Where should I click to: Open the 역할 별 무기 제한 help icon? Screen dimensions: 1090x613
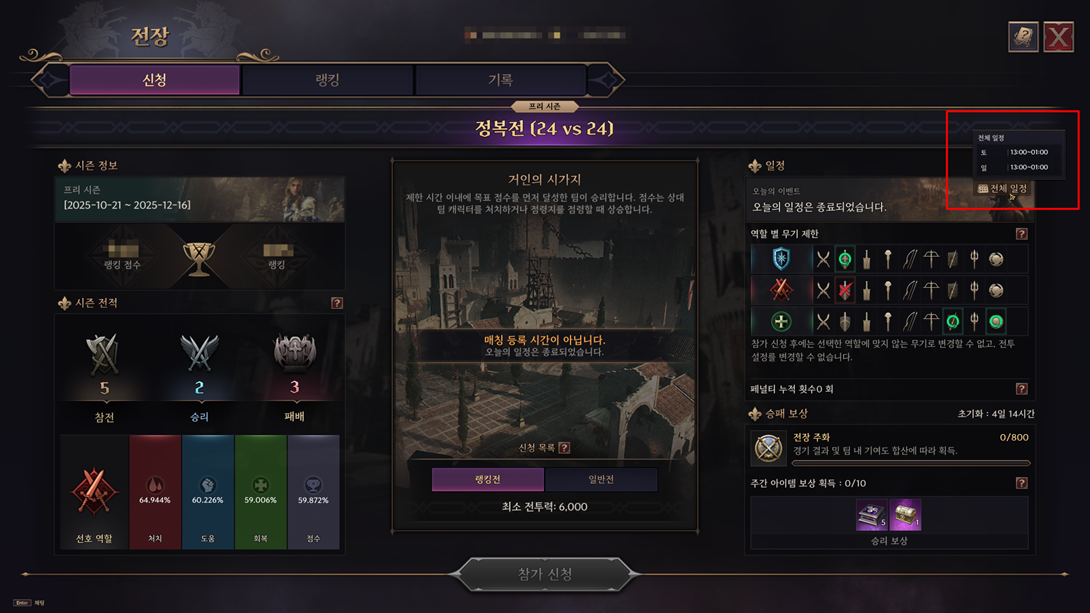coord(1021,234)
